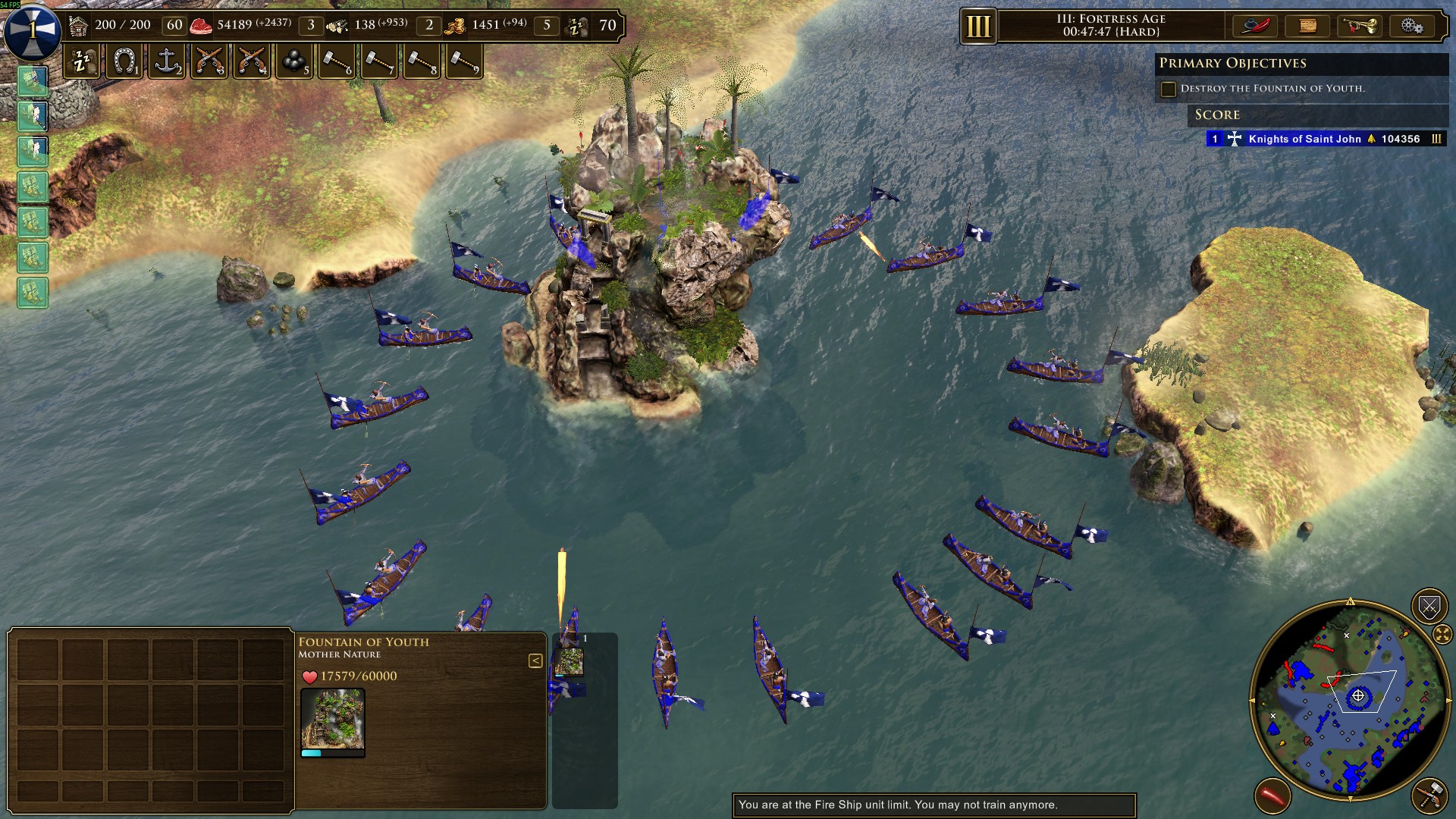This screenshot has height=819, width=1456.
Task: Open the gears game menu
Action: pos(1411,26)
